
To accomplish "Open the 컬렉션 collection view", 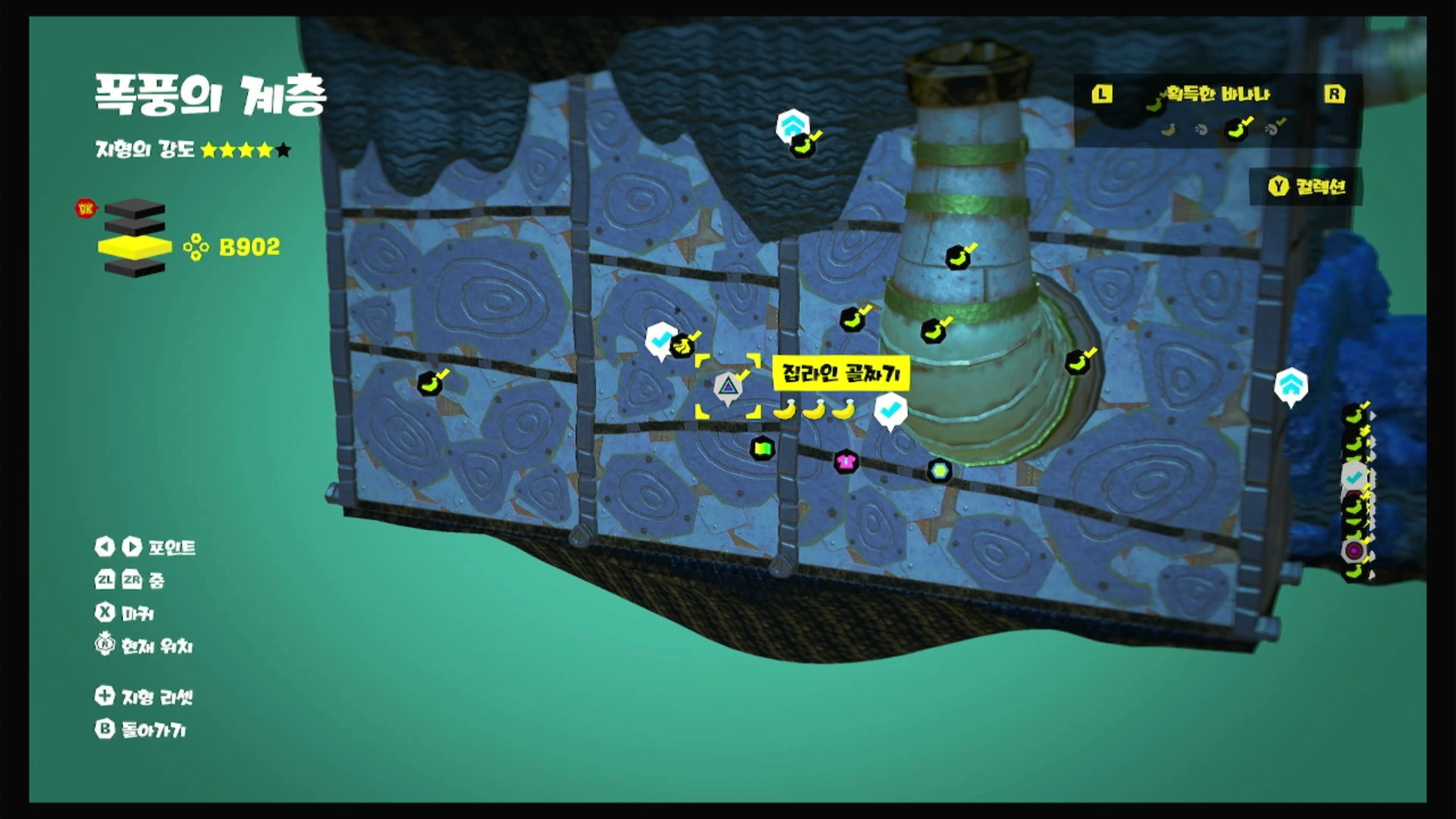I will click(x=1307, y=186).
